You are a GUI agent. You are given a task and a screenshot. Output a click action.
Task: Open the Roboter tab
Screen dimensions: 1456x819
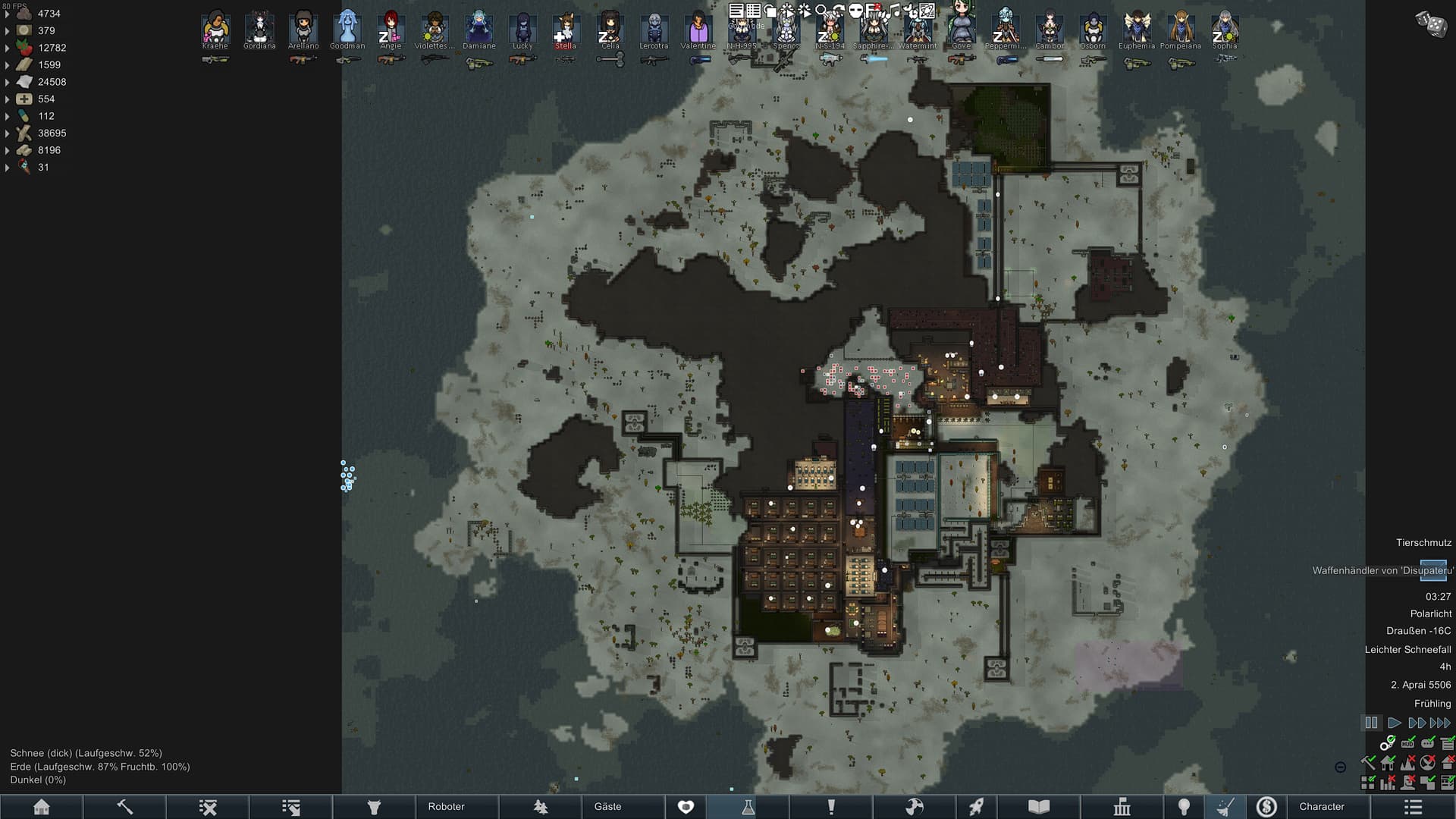coord(446,807)
